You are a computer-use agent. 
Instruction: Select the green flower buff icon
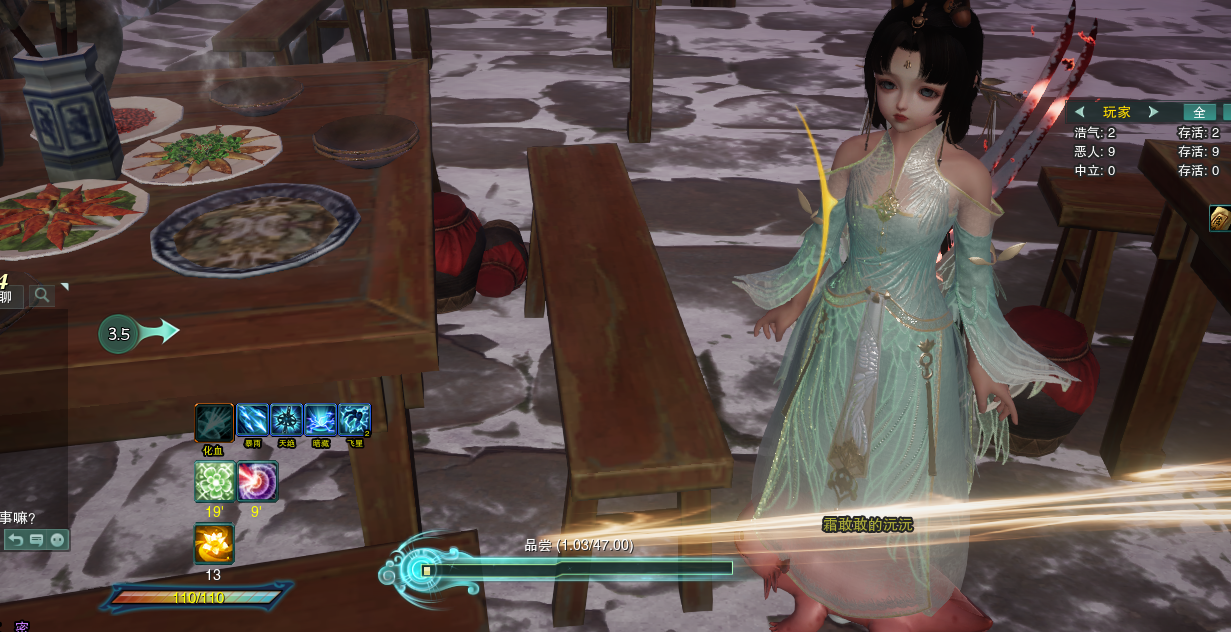pyautogui.click(x=214, y=481)
